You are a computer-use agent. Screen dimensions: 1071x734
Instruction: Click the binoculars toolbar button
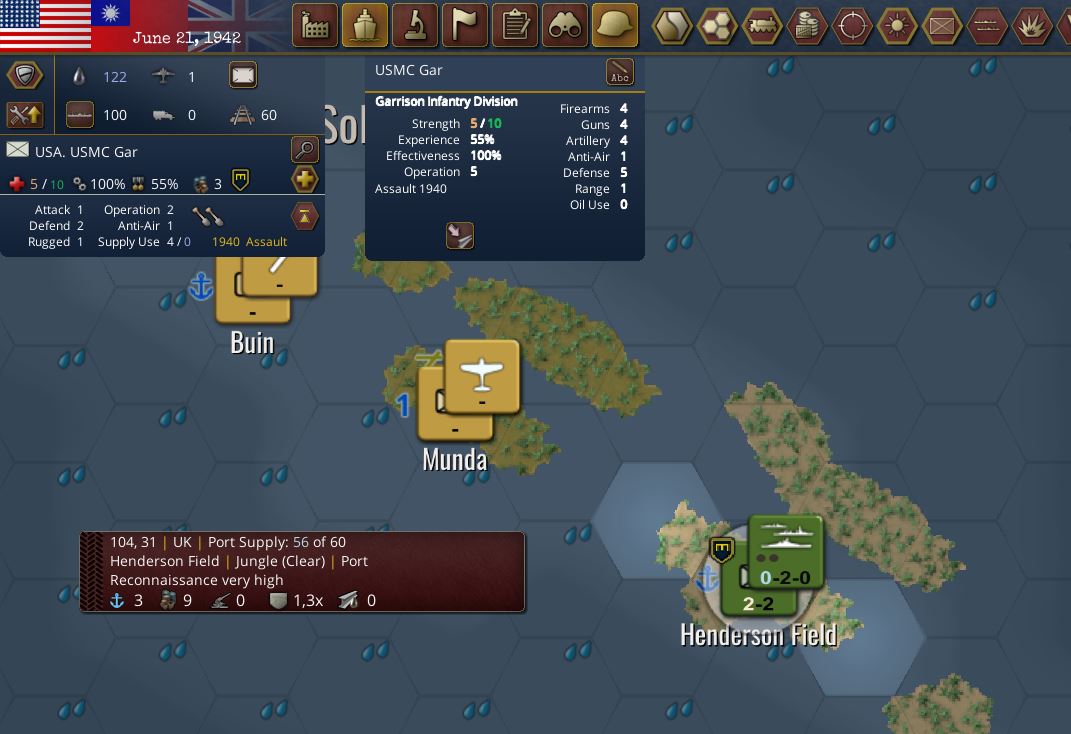[565, 26]
